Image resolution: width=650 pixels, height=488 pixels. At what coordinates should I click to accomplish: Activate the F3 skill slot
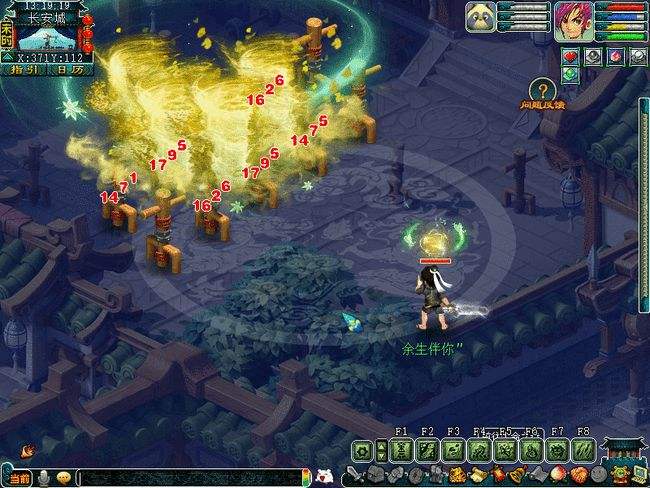(x=453, y=450)
